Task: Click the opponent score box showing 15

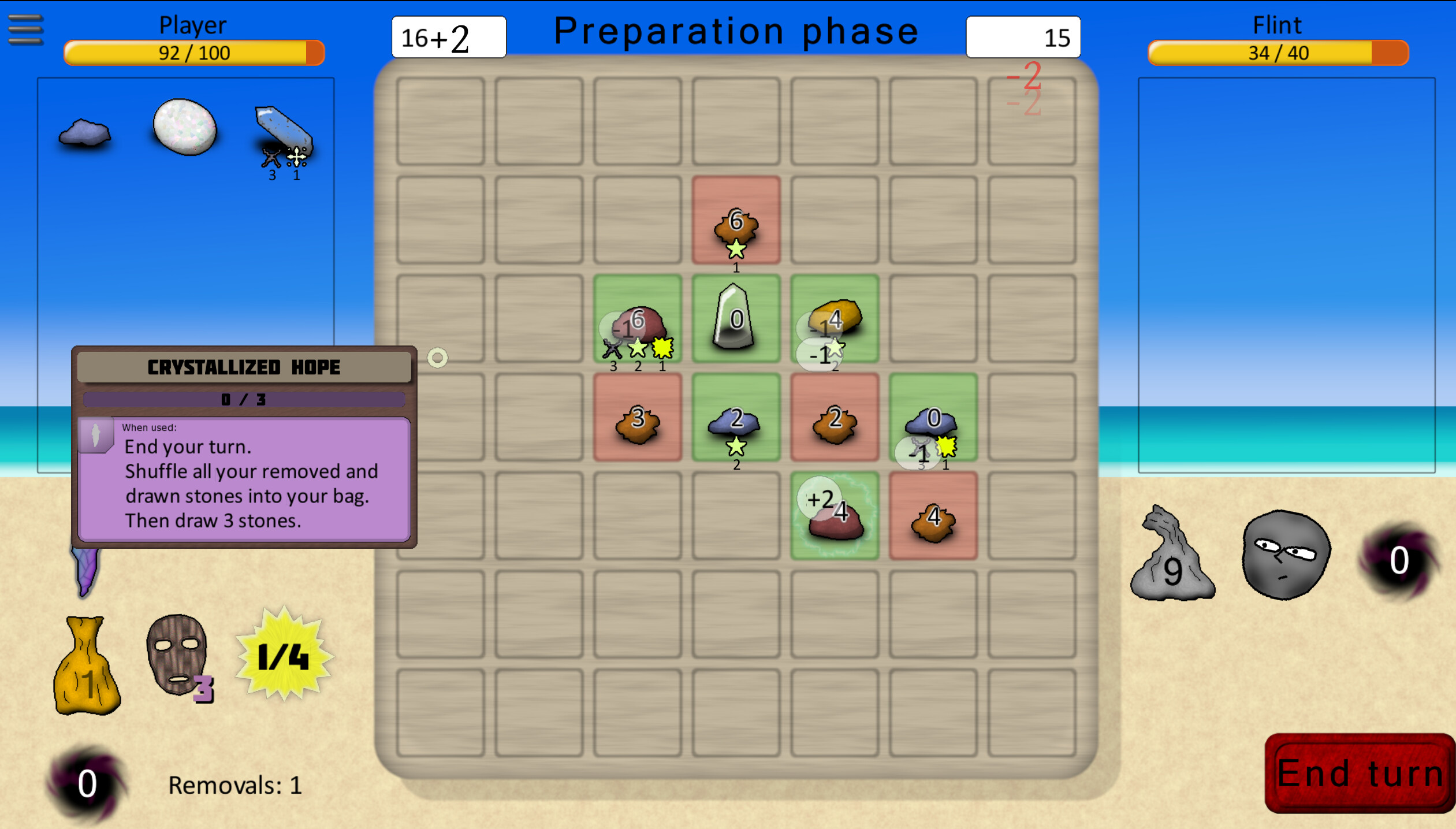Action: [x=1022, y=36]
